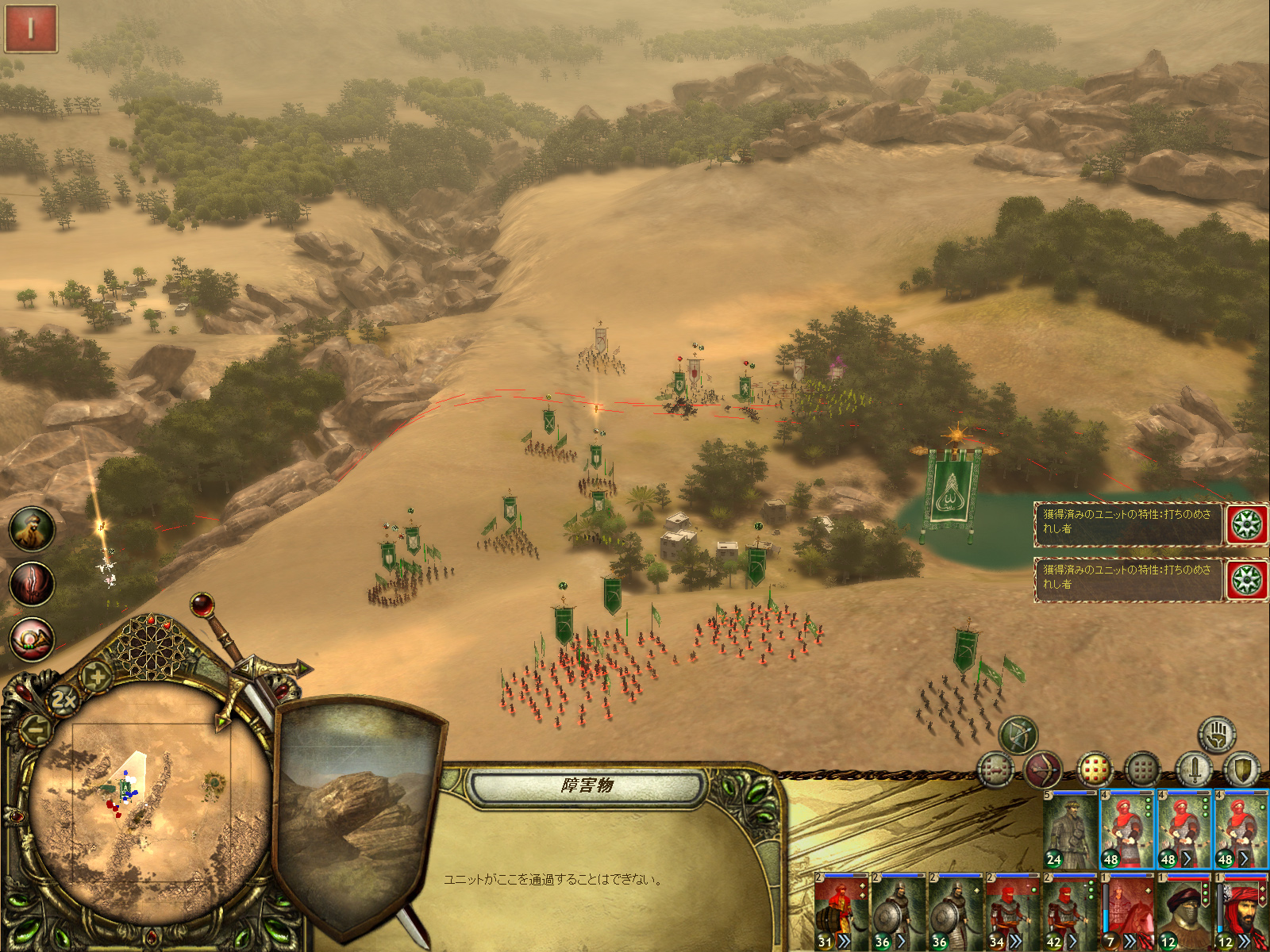Activate the shield defensive stance button
1270x952 pixels.
1241,770
